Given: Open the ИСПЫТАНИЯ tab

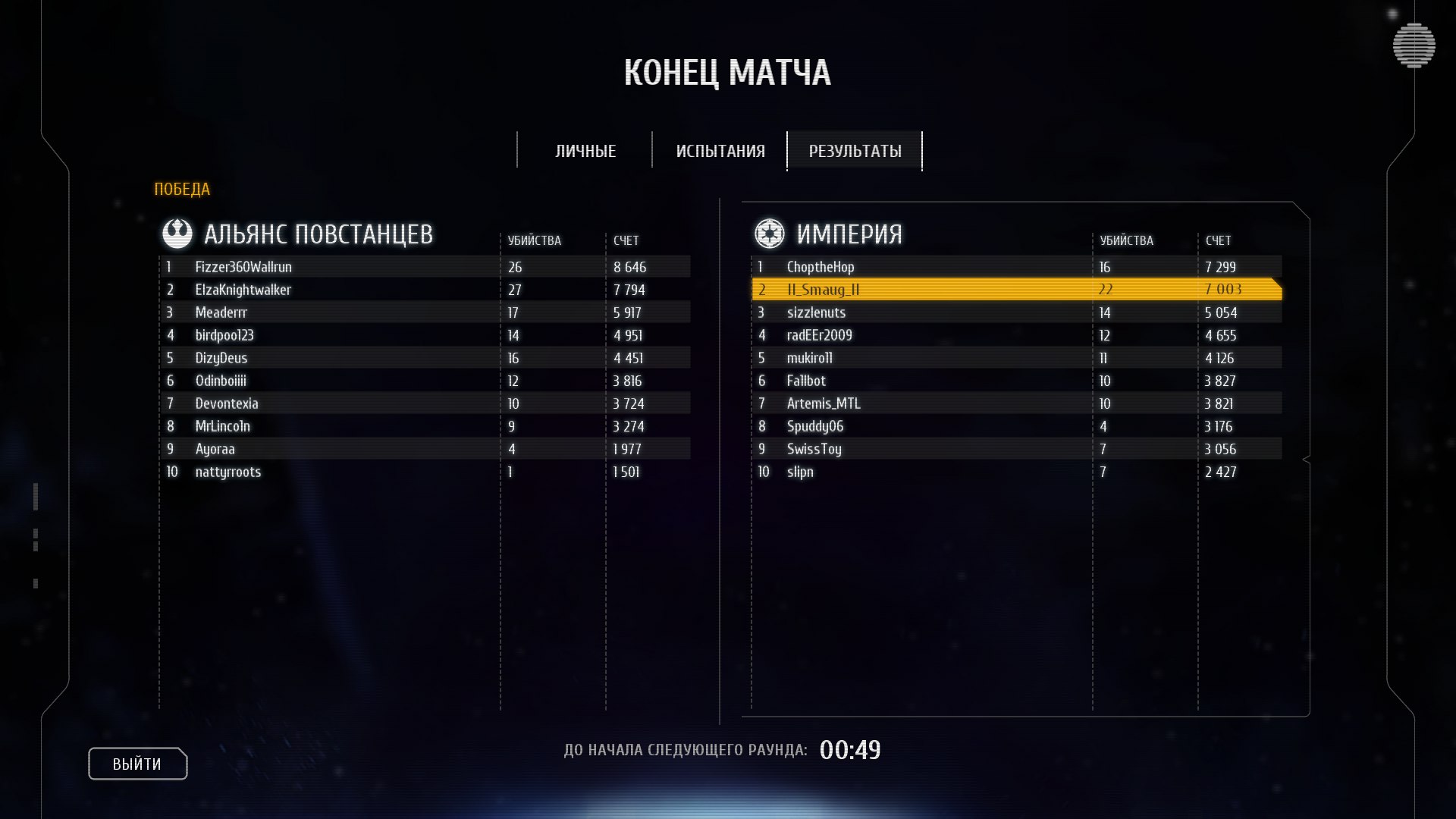Looking at the screenshot, I should point(720,151).
